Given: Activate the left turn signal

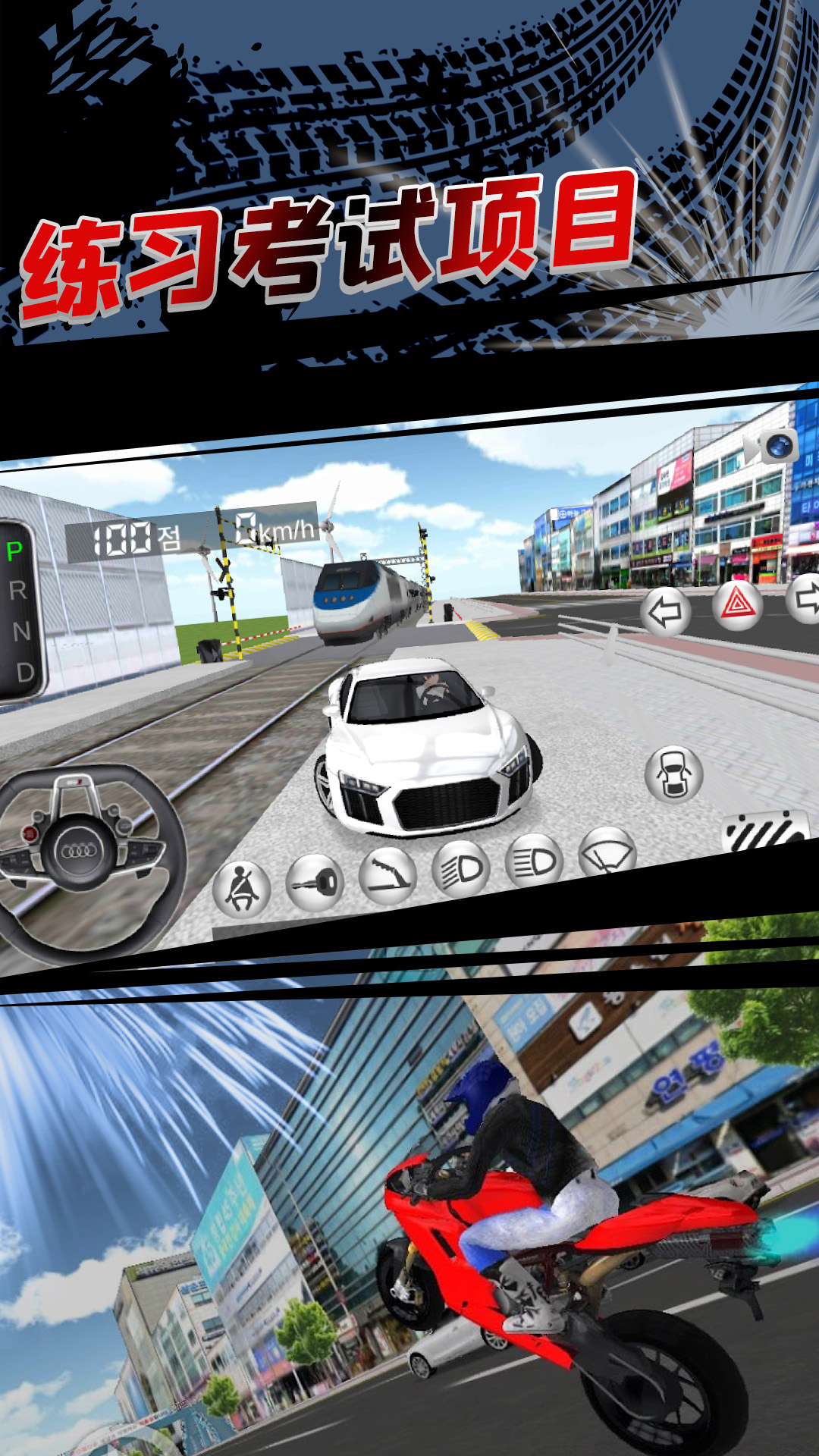Looking at the screenshot, I should (666, 613).
